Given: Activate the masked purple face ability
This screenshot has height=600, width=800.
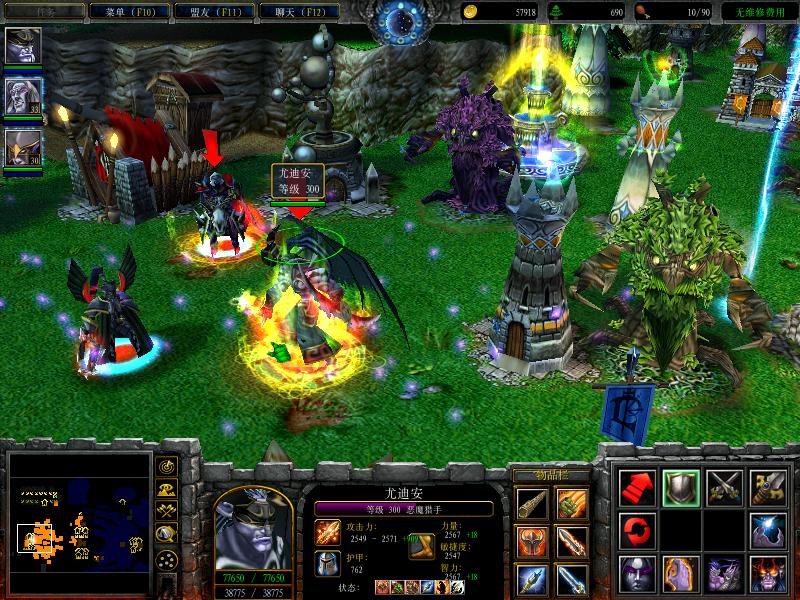Looking at the screenshot, I should point(637,574).
